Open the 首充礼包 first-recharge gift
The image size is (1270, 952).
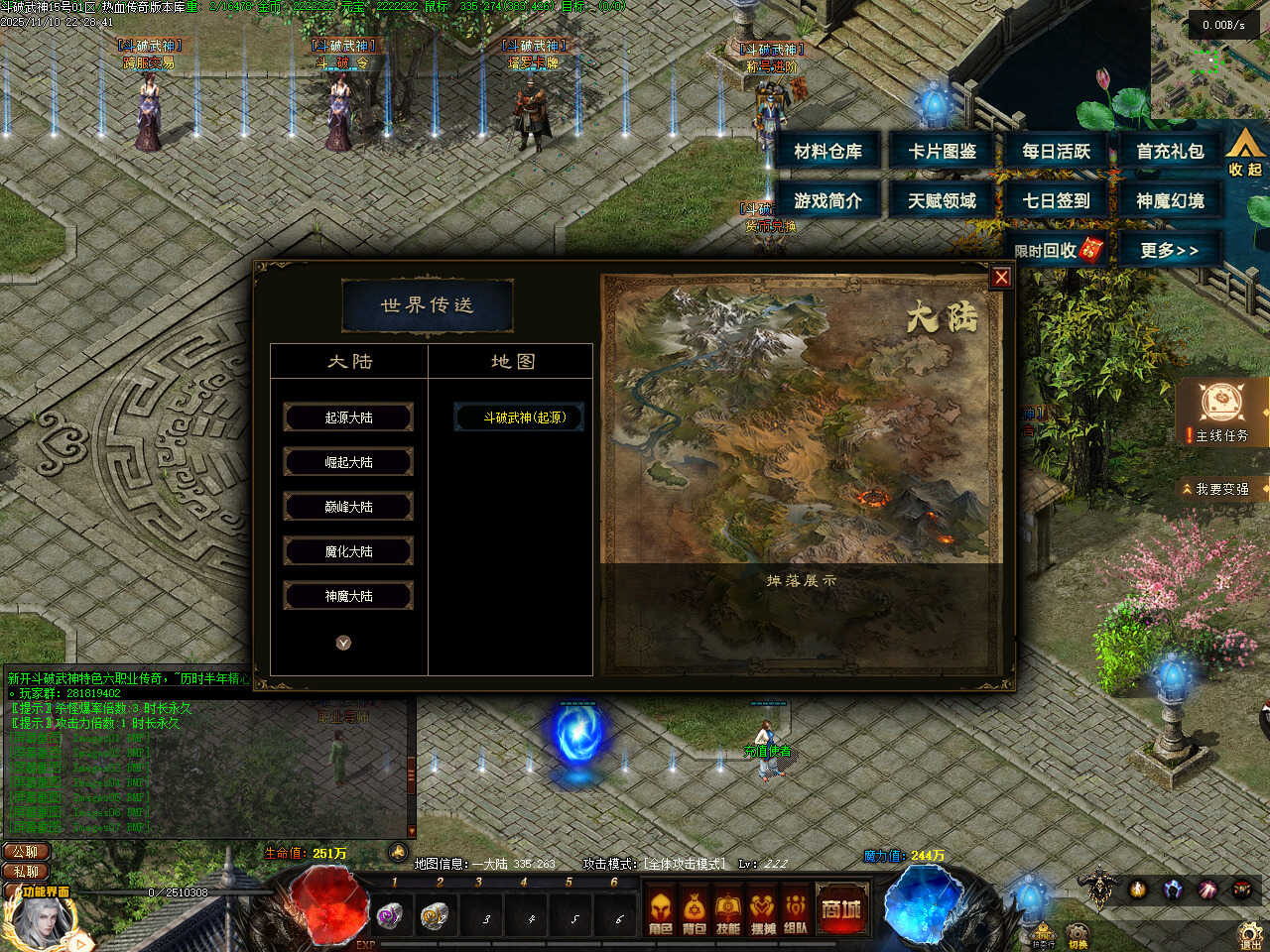pyautogui.click(x=1170, y=152)
